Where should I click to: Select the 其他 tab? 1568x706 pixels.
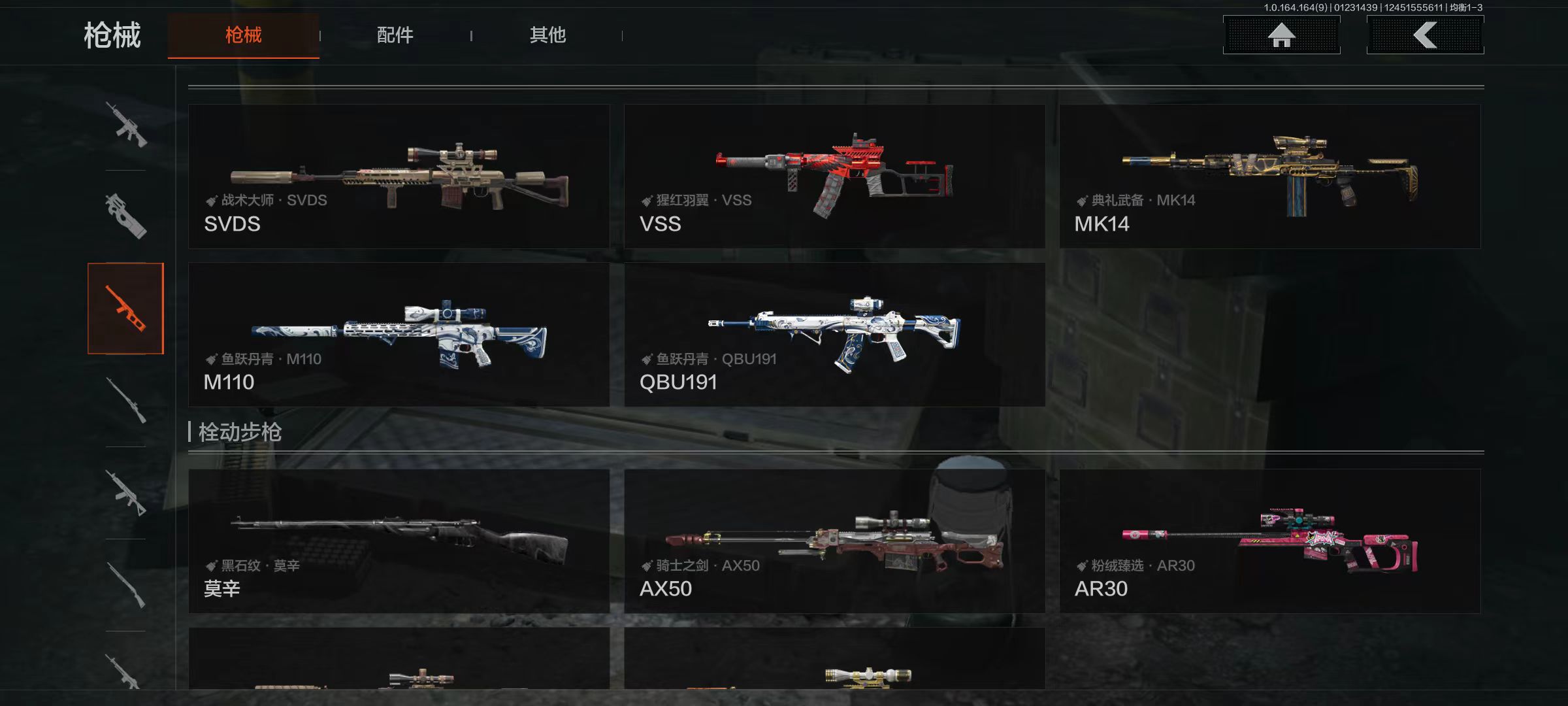[x=547, y=35]
